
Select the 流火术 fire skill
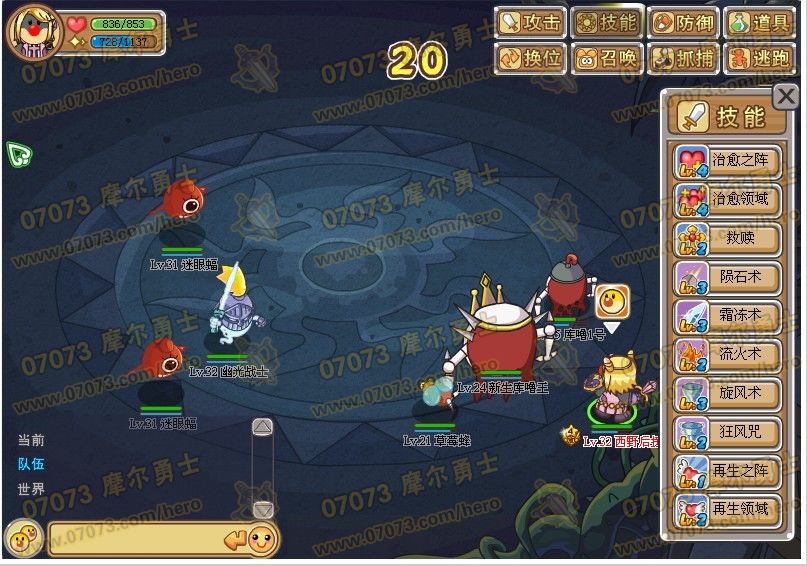[728, 354]
